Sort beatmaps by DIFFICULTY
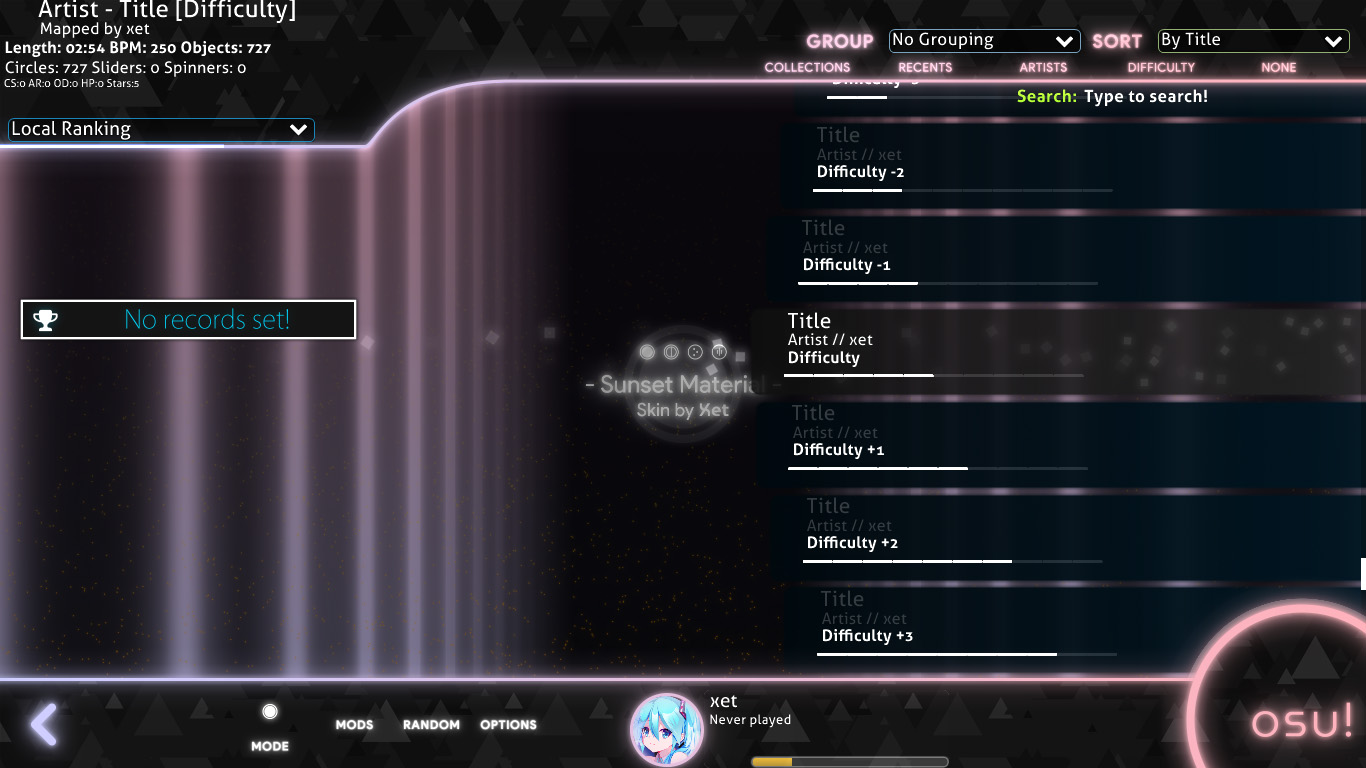The height and width of the screenshot is (768, 1366). click(1161, 67)
